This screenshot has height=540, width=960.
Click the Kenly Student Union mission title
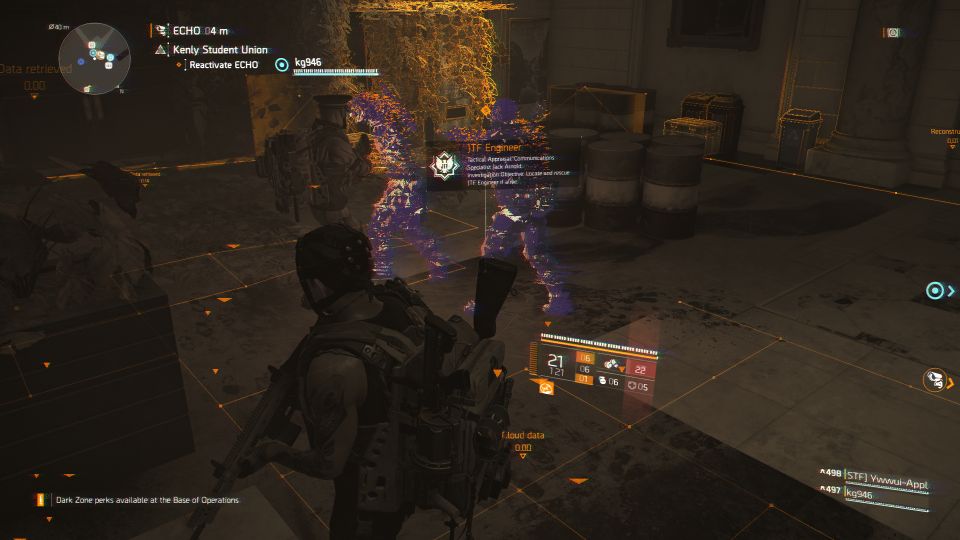tap(212, 48)
